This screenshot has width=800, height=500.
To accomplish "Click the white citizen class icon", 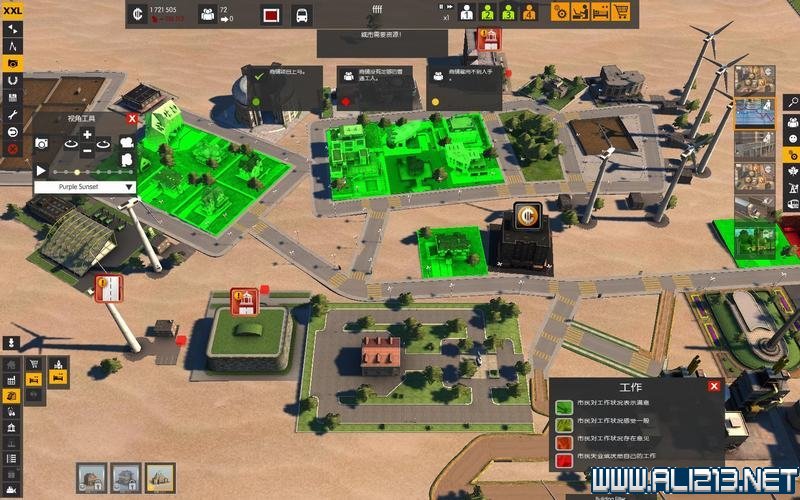I will (x=466, y=13).
